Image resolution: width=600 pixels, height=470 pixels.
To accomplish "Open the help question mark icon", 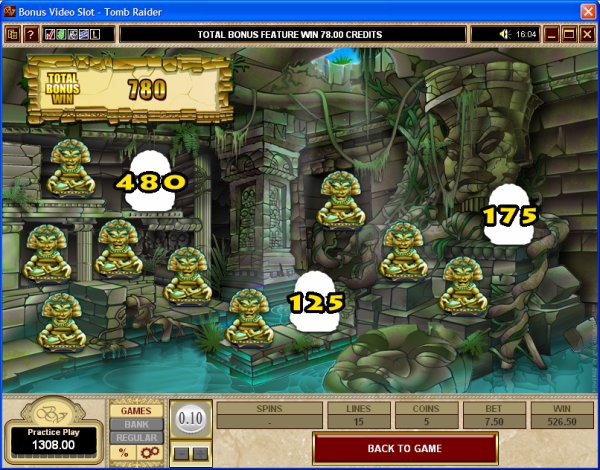I will point(32,34).
